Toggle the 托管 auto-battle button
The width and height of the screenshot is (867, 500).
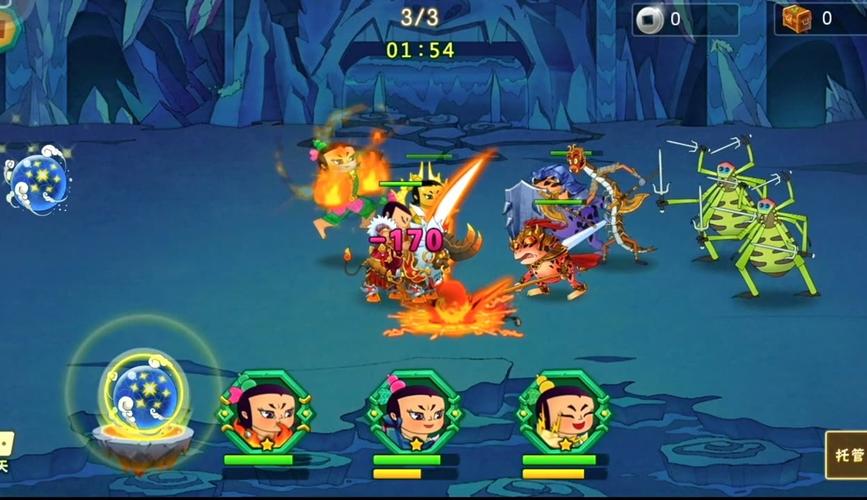(847, 455)
